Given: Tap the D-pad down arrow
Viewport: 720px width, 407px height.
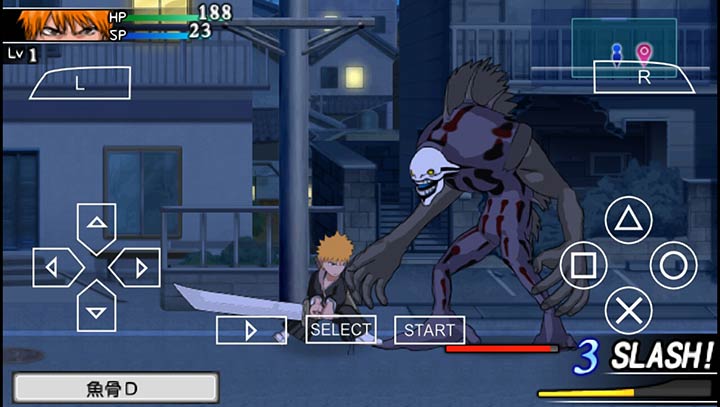Looking at the screenshot, I should point(96,310).
